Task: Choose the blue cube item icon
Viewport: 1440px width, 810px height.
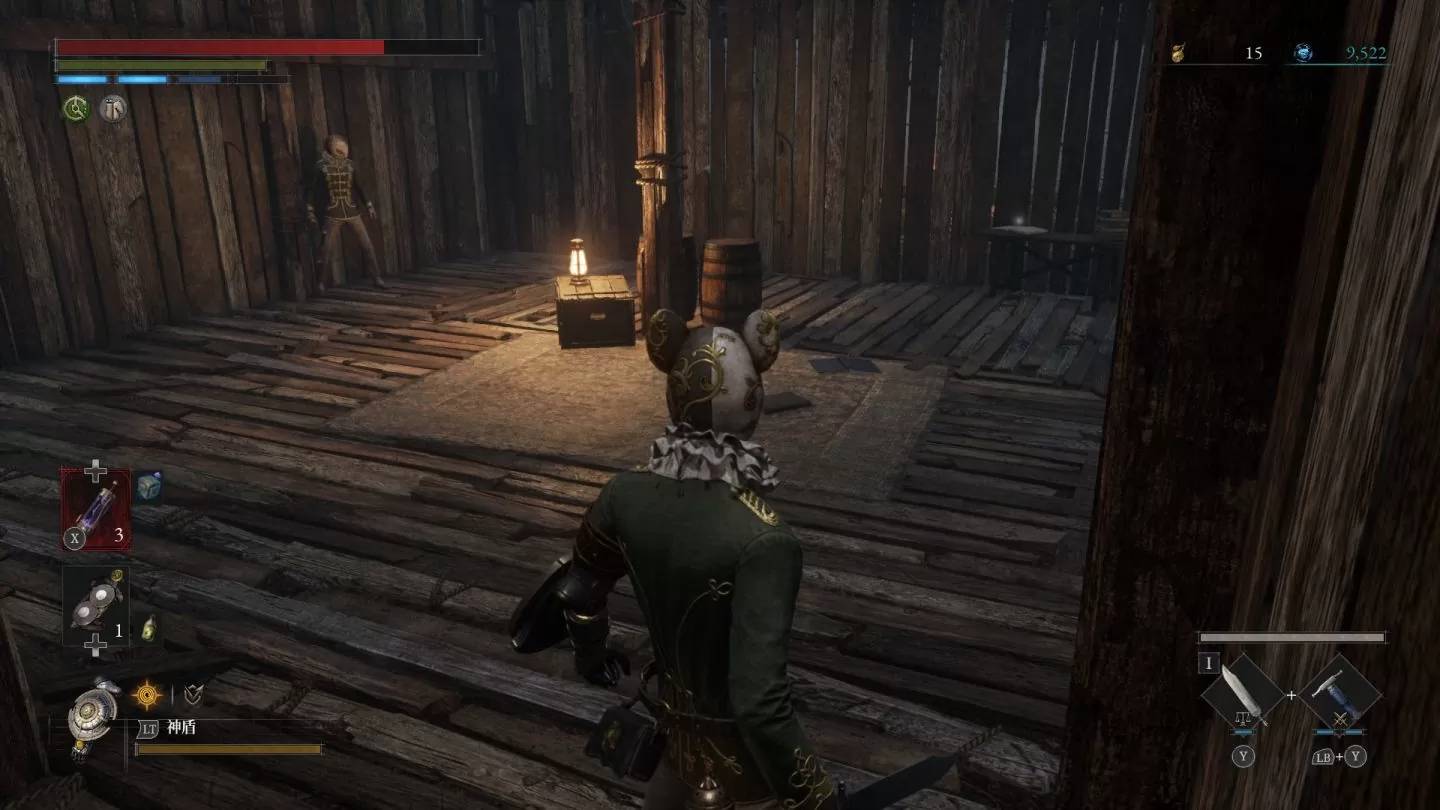Action: (148, 486)
